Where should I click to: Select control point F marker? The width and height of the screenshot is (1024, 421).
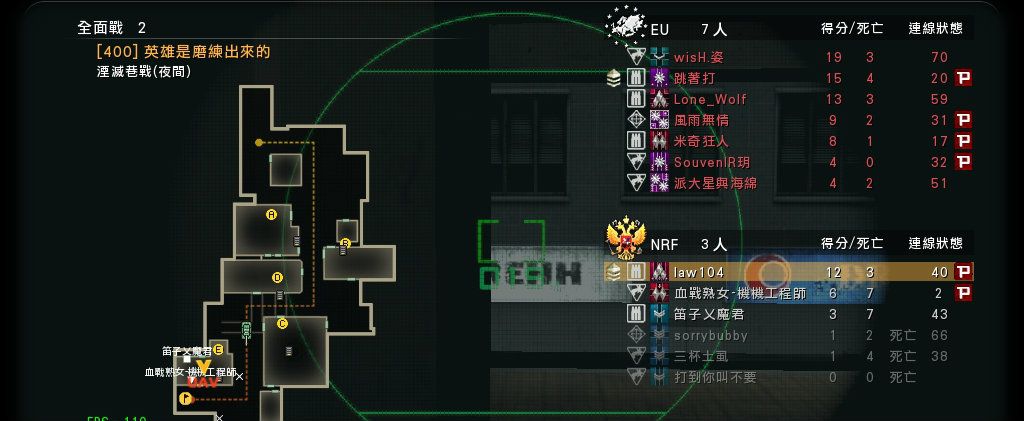point(184,398)
